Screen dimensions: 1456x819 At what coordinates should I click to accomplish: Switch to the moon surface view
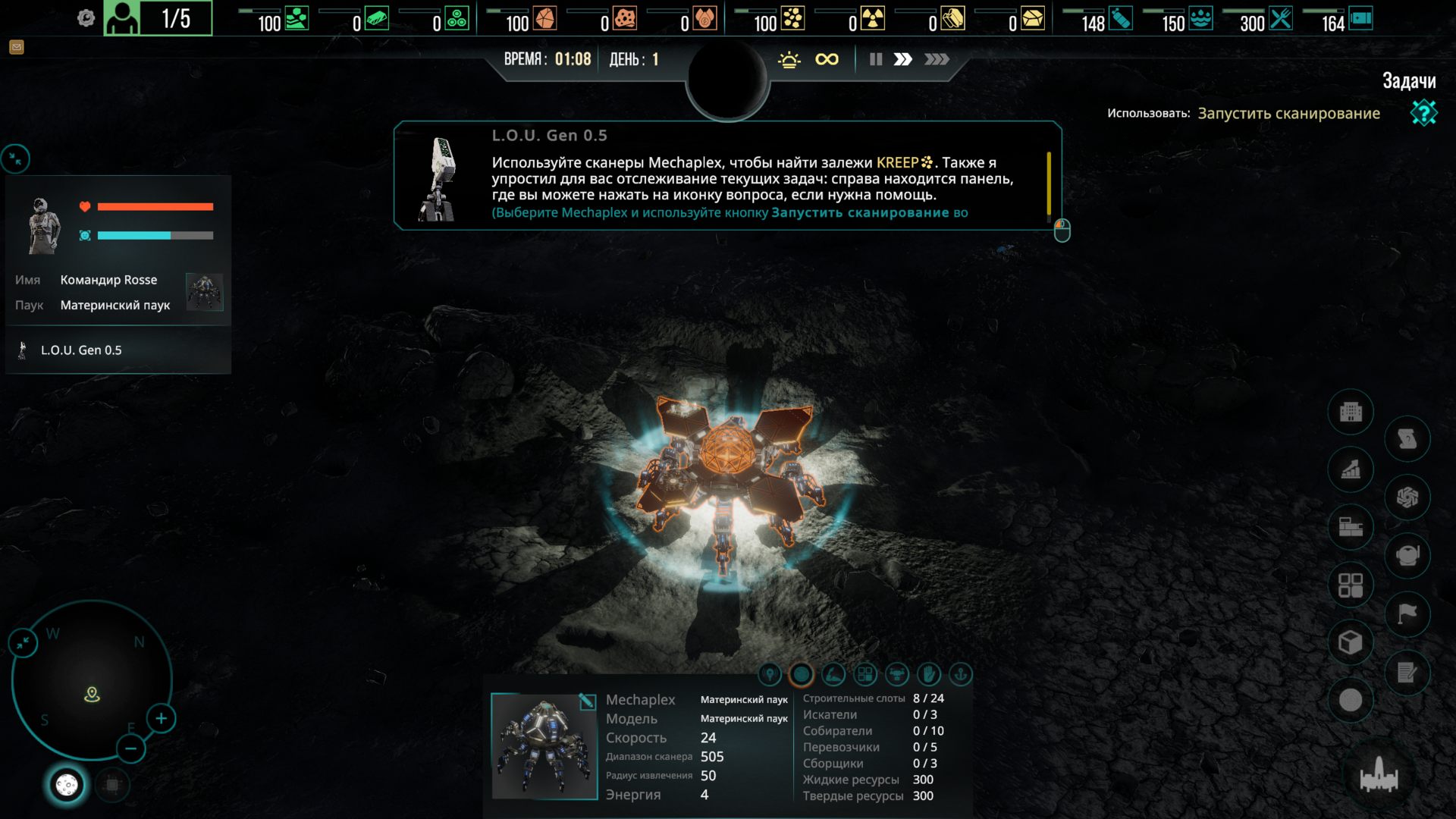tap(67, 785)
